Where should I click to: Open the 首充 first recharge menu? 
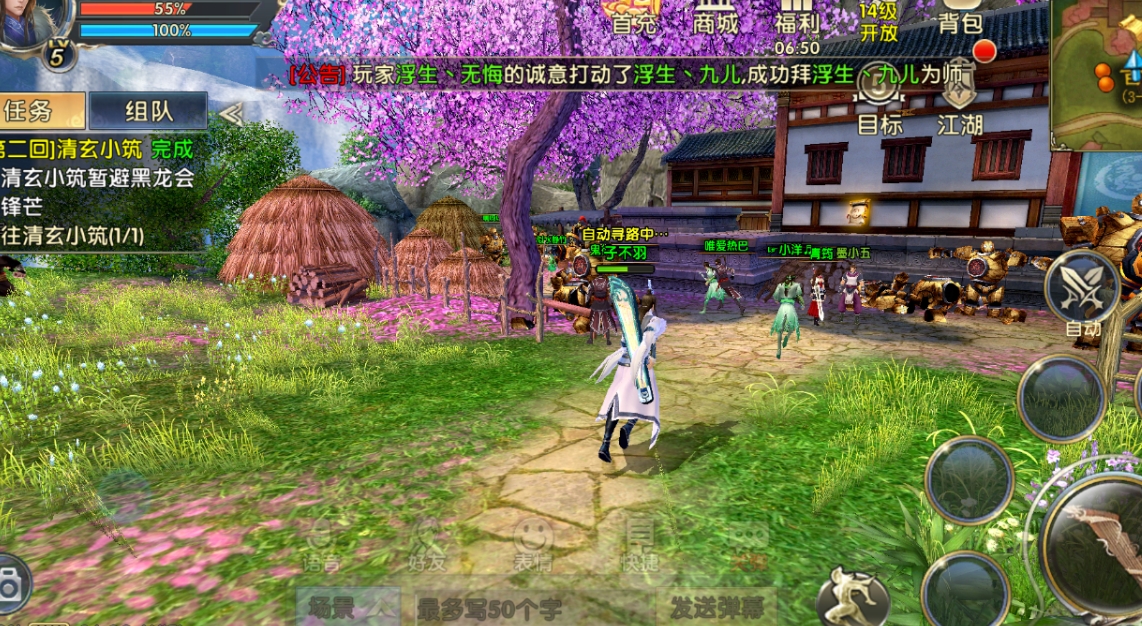[634, 17]
